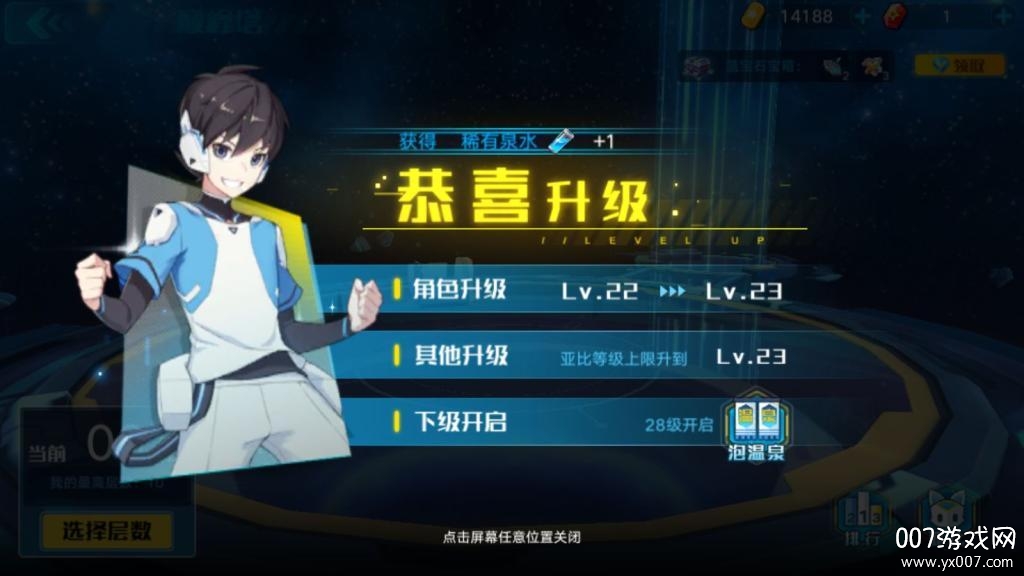
Task: Add red ticket currency with plus button
Action: click(x=1003, y=17)
